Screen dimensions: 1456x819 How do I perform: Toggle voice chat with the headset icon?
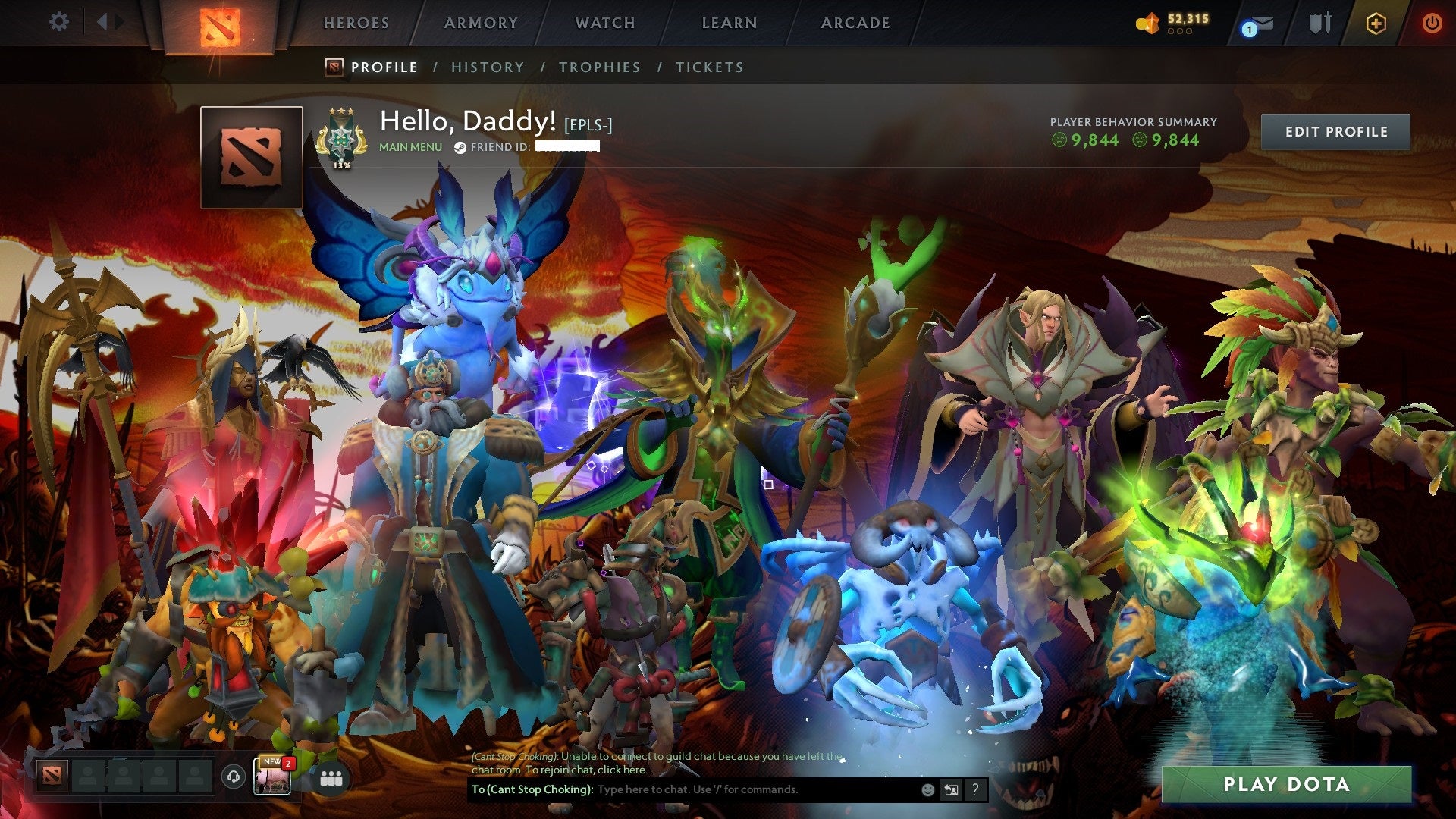[233, 777]
